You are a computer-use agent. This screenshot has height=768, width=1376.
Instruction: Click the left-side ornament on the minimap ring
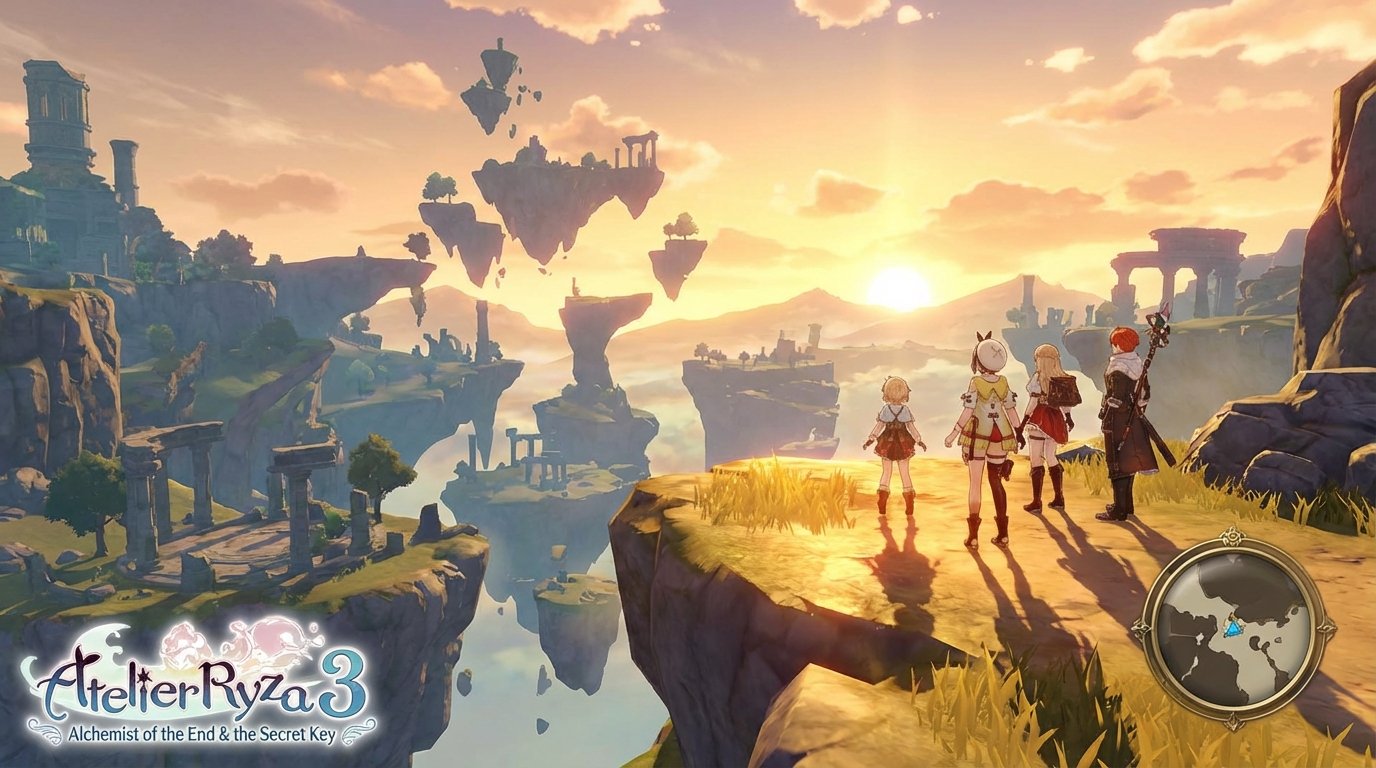pos(1138,628)
